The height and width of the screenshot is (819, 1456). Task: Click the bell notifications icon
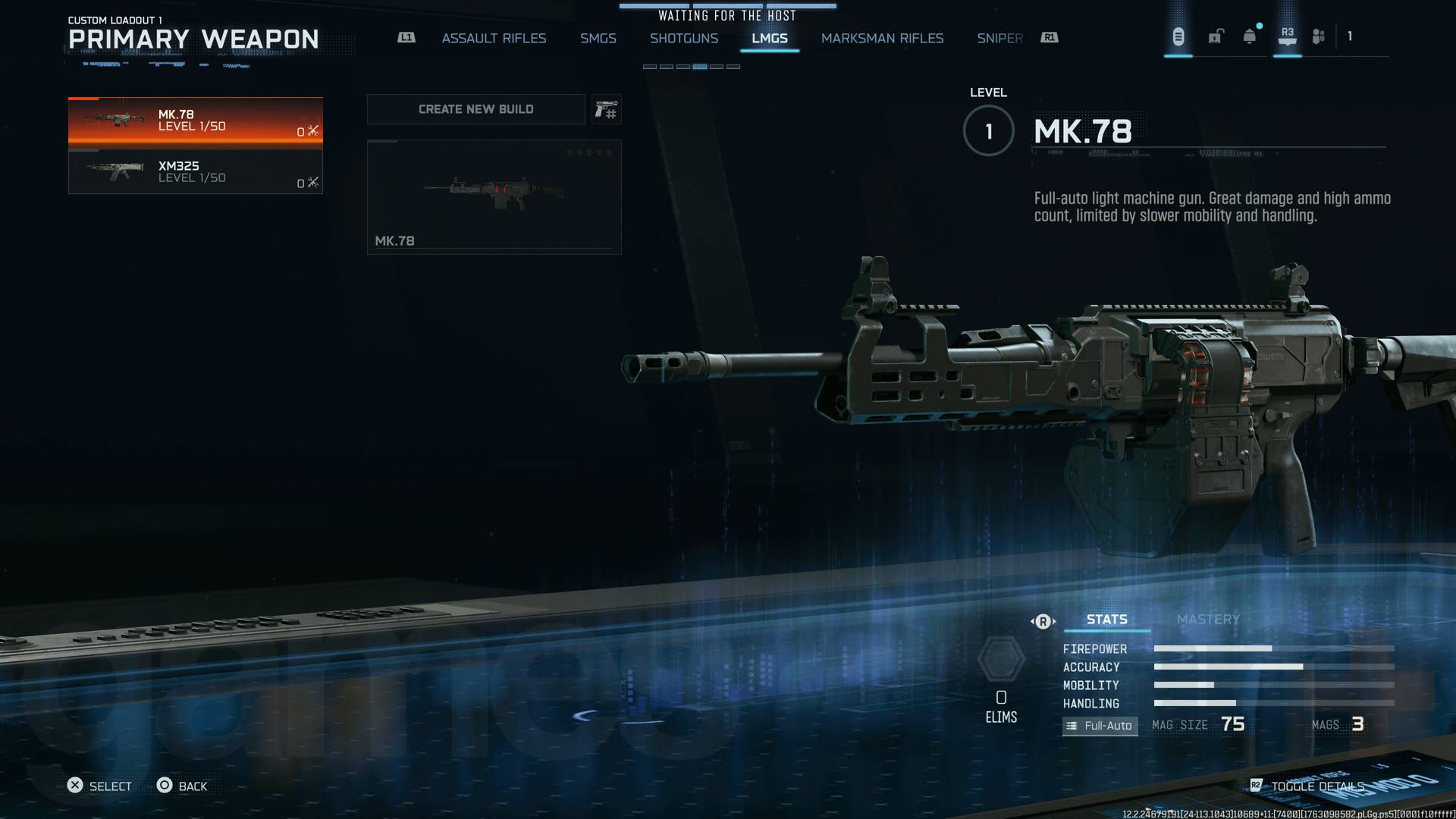tap(1248, 36)
